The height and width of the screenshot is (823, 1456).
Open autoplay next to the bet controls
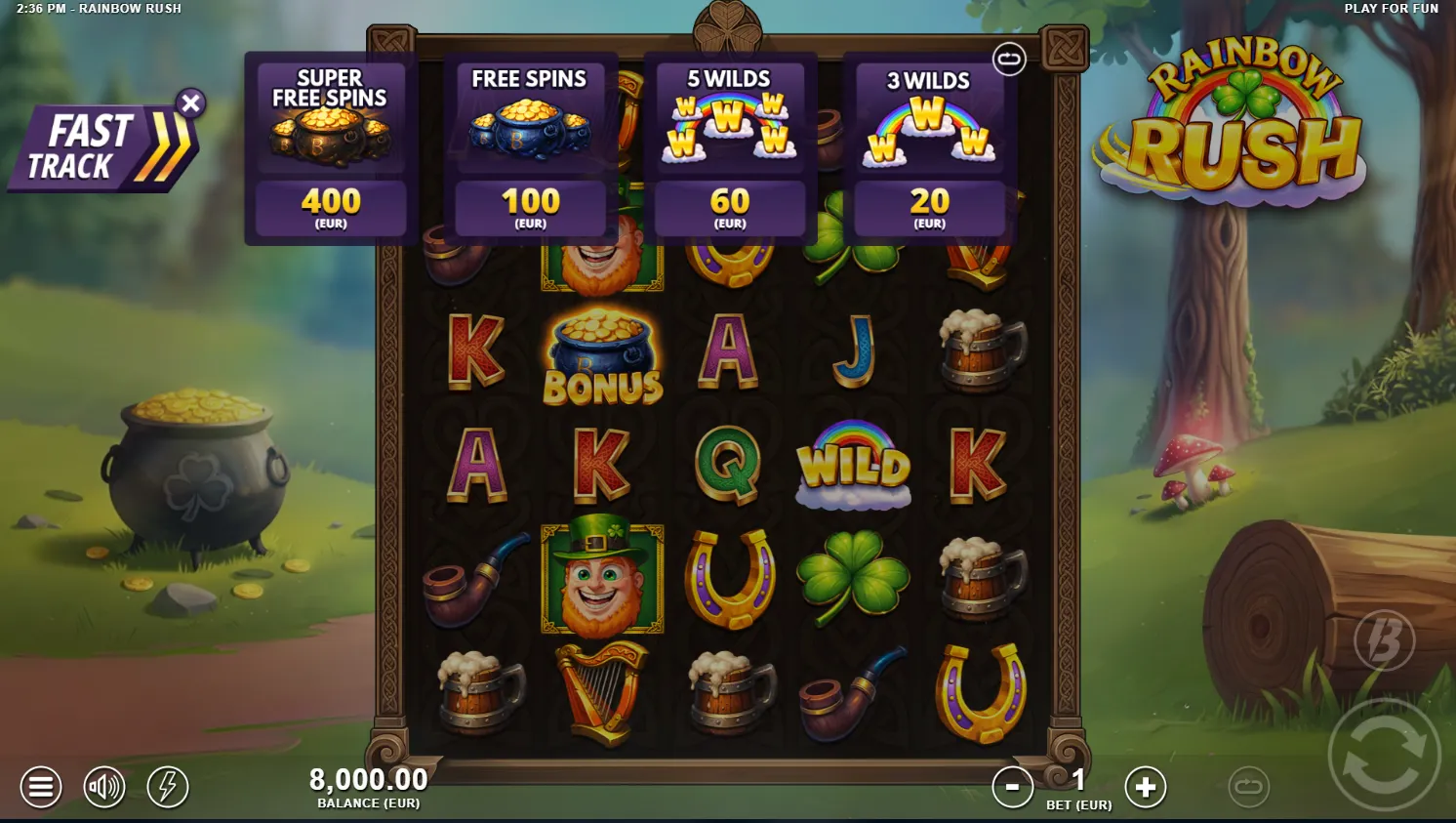(1249, 787)
